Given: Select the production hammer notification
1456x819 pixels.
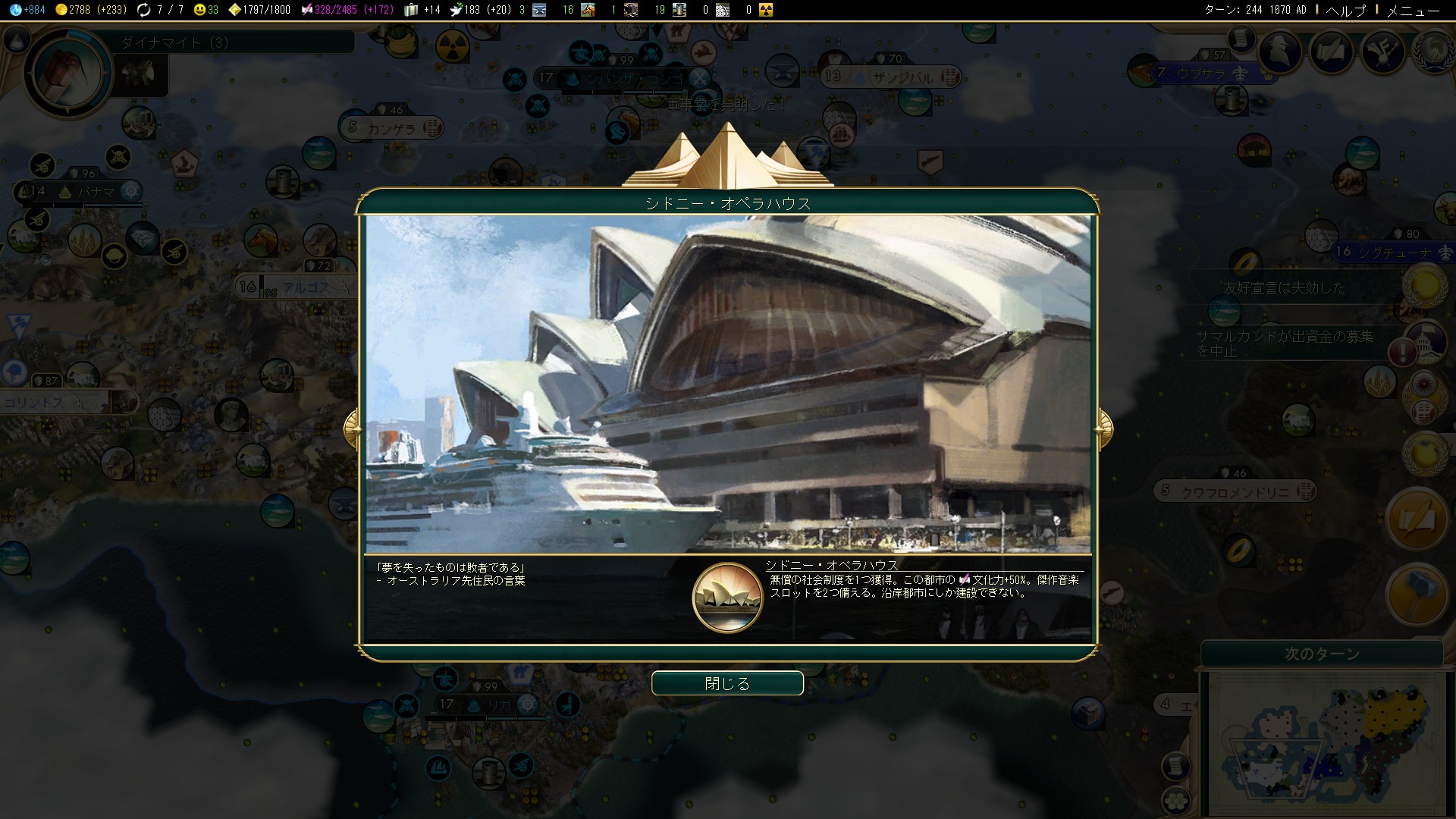Looking at the screenshot, I should tap(1417, 594).
